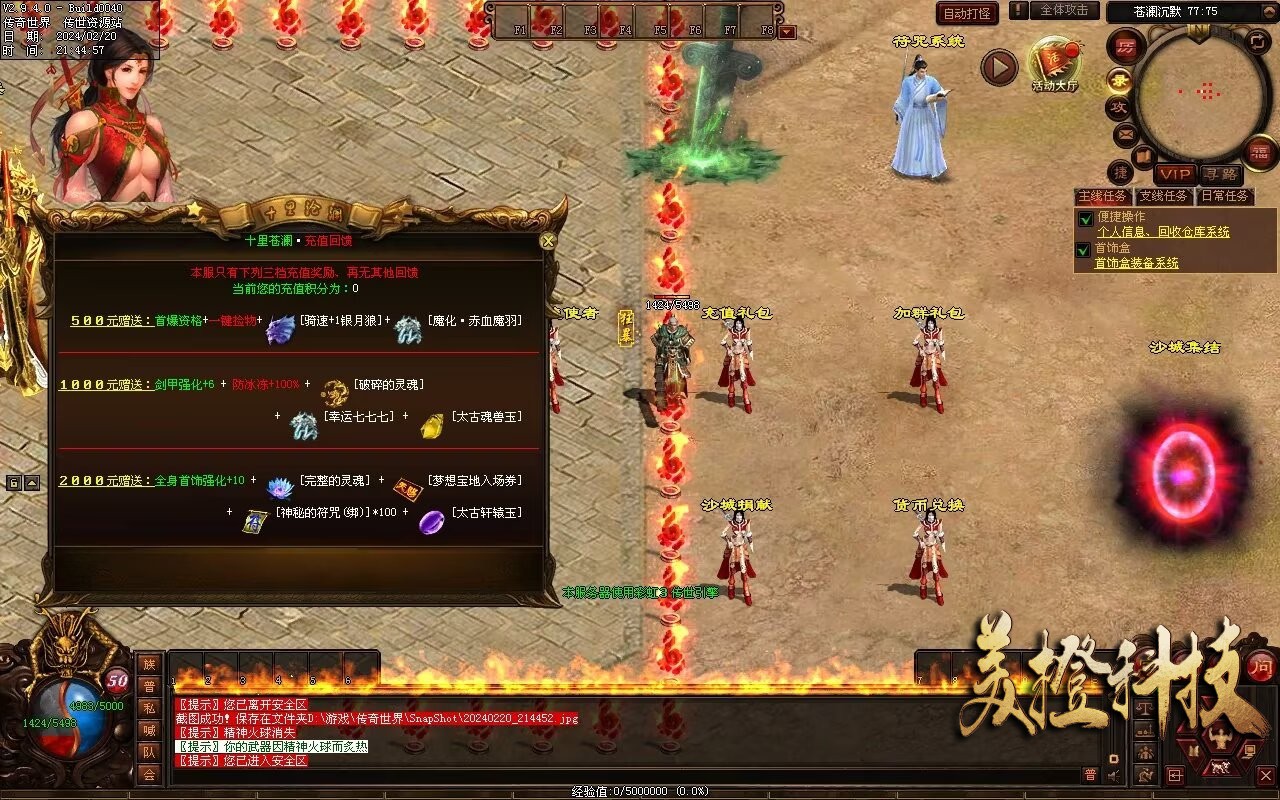Switch to the 支线任务 quest tab
The image size is (1280, 800).
(1163, 196)
